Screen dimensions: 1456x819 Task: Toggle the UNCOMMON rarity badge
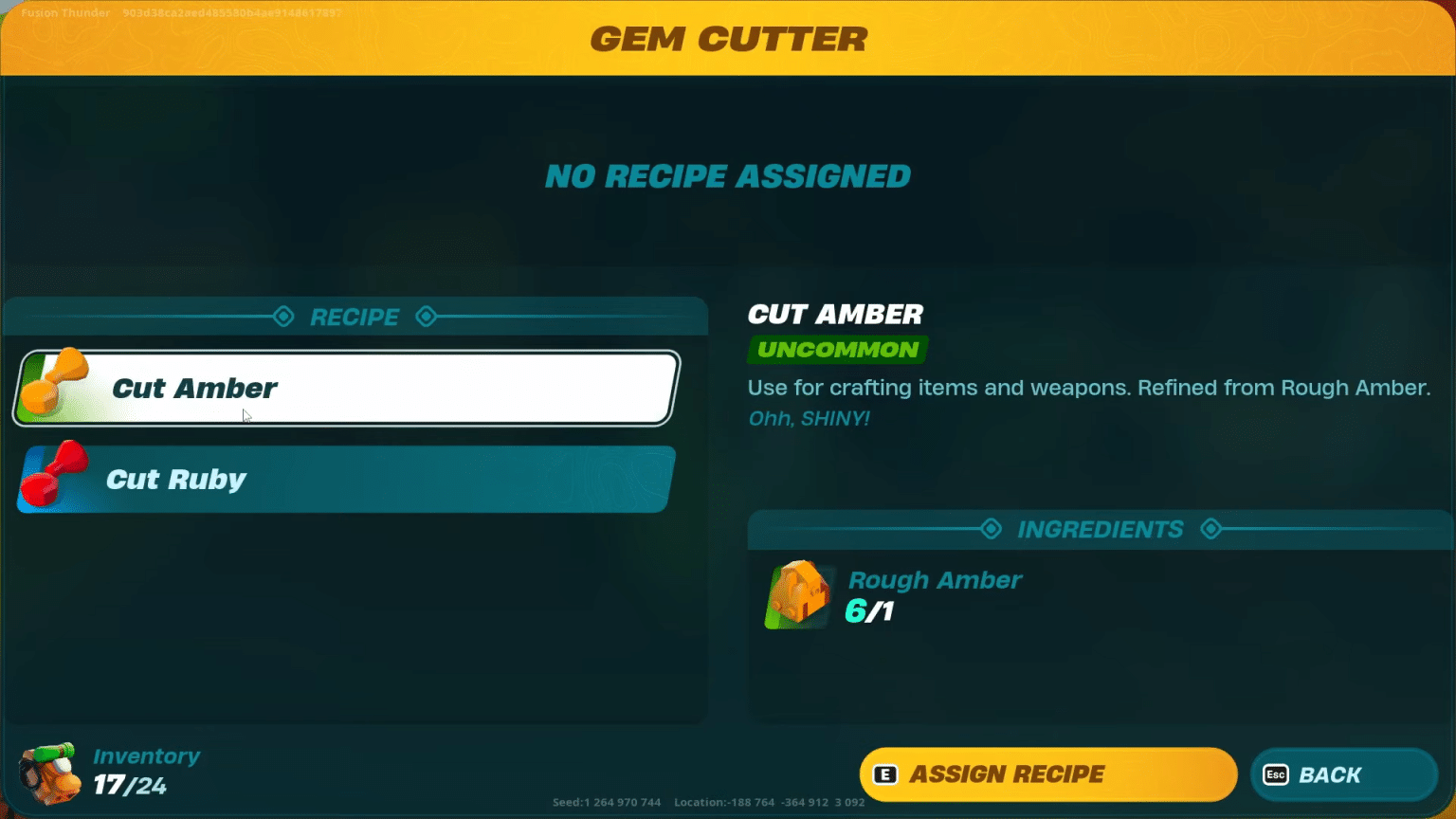coord(836,350)
